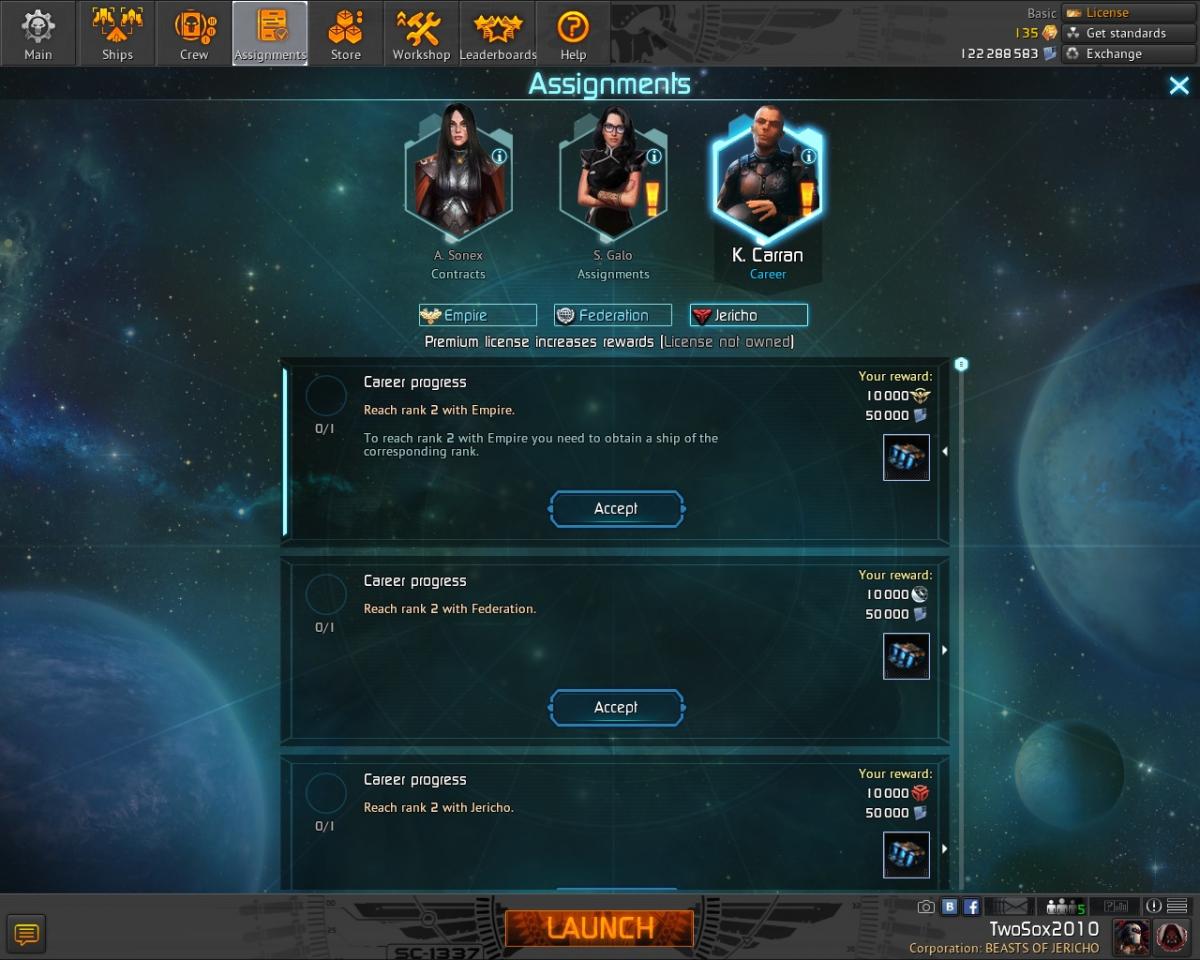Filter career tasks by Federation
Image resolution: width=1200 pixels, height=960 pixels.
click(613, 316)
